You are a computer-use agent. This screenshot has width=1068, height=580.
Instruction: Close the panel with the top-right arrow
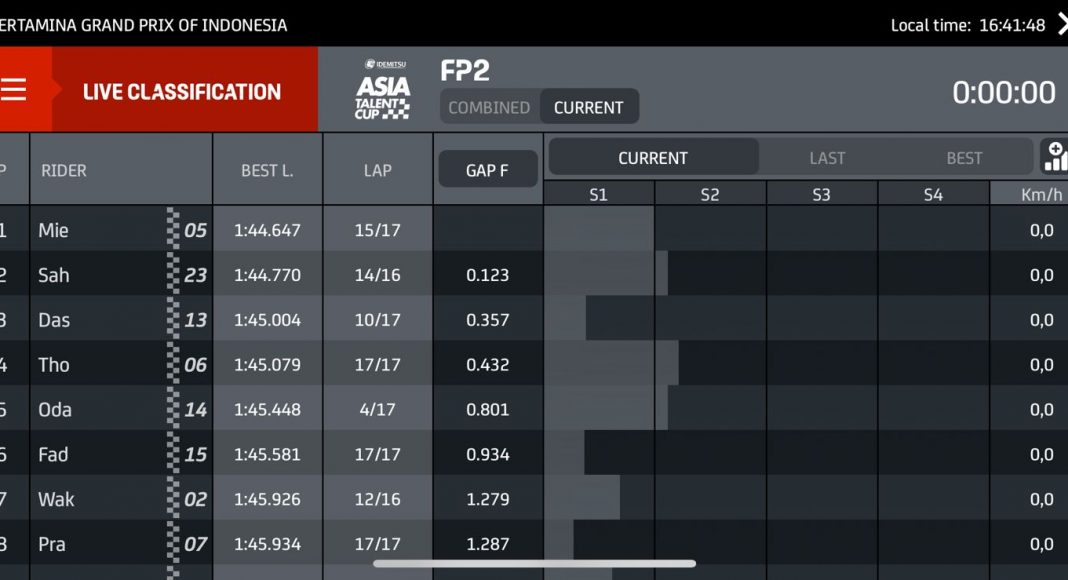[x=1061, y=25]
